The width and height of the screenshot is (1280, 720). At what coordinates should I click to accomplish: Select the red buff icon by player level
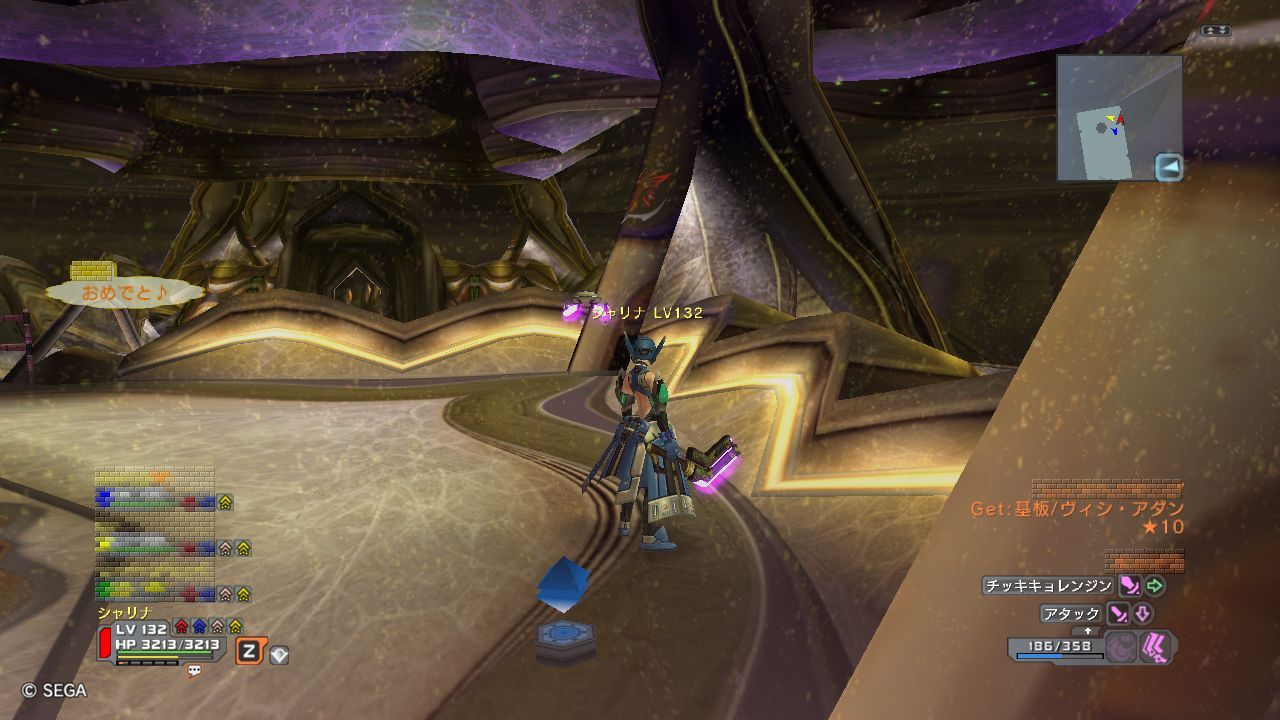(x=181, y=627)
